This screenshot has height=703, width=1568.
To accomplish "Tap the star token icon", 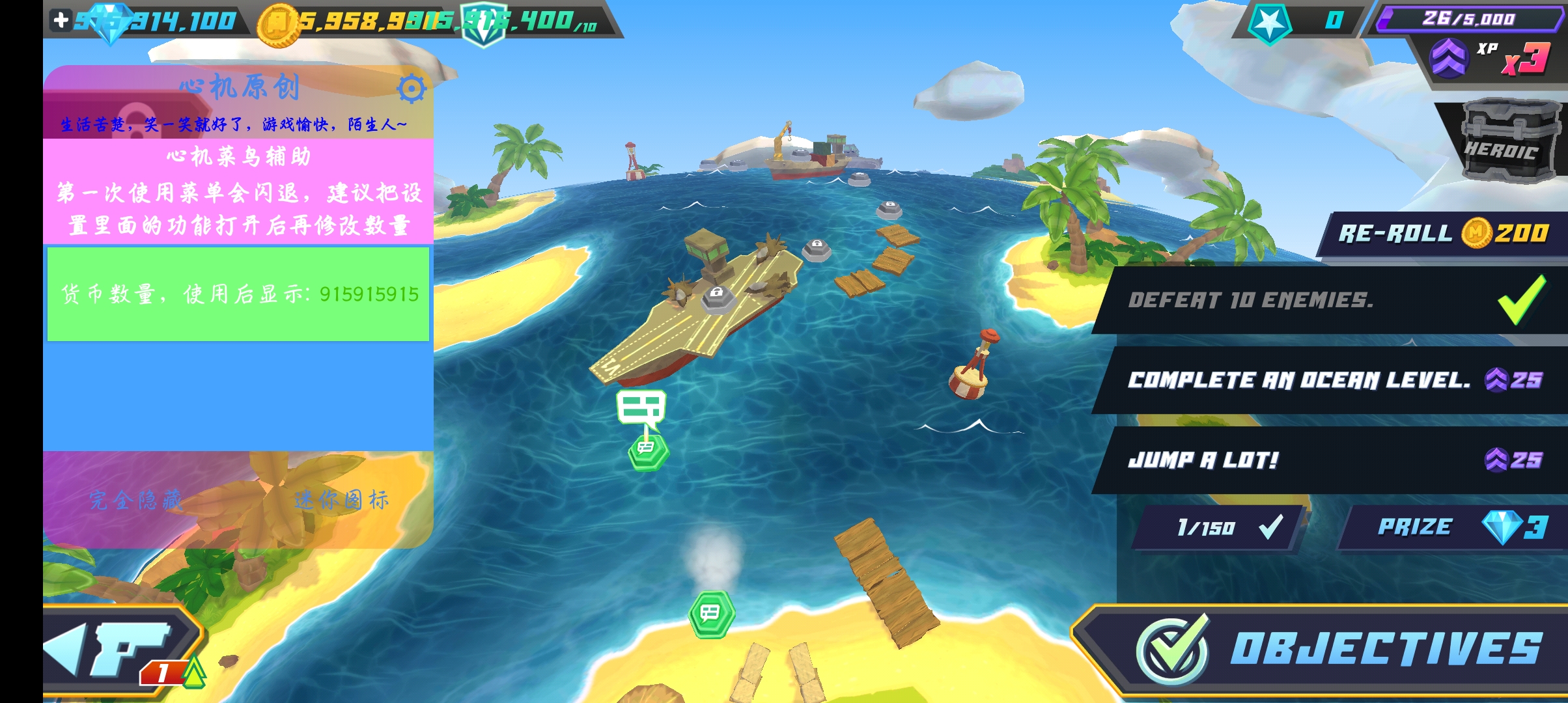I will click(x=1270, y=23).
